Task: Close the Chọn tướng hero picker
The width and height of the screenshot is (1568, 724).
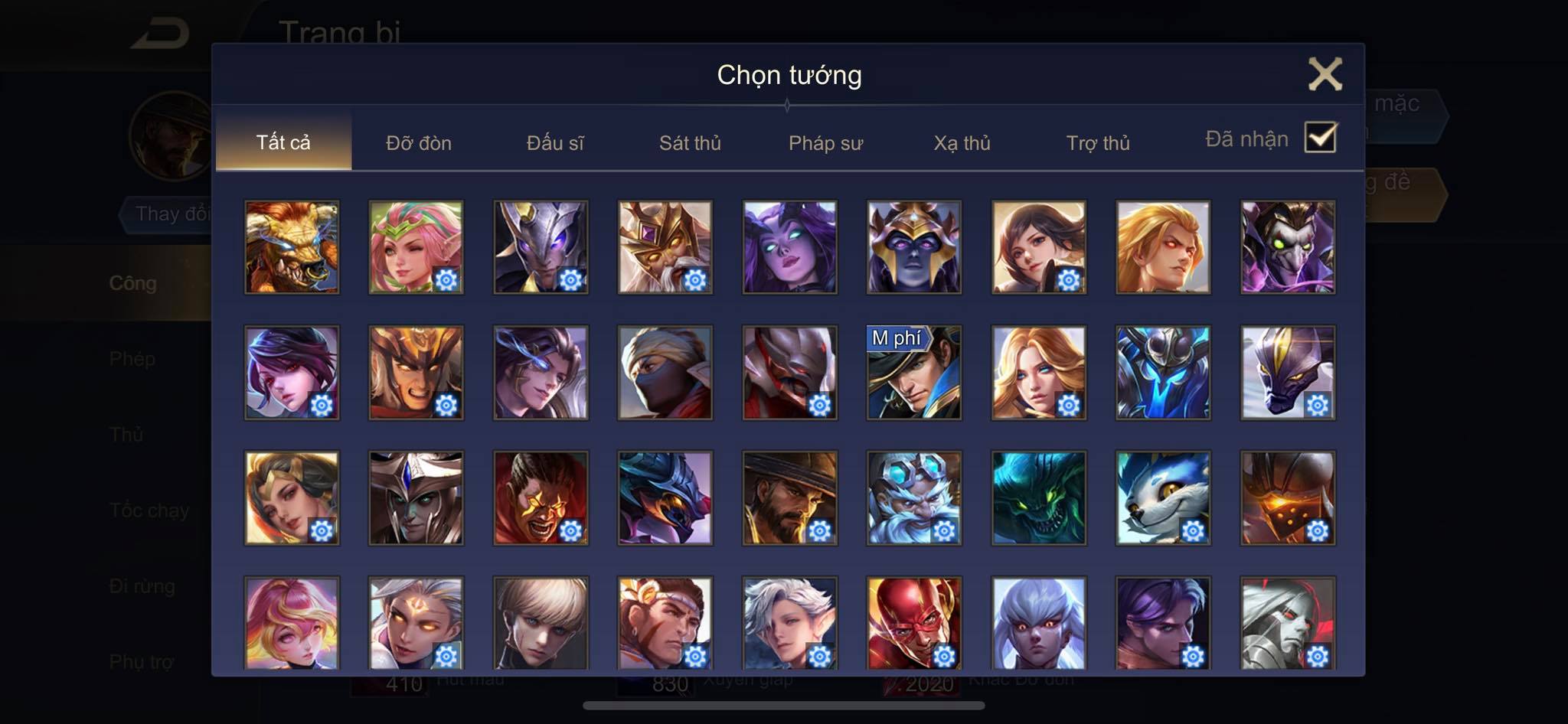Action: (1325, 74)
